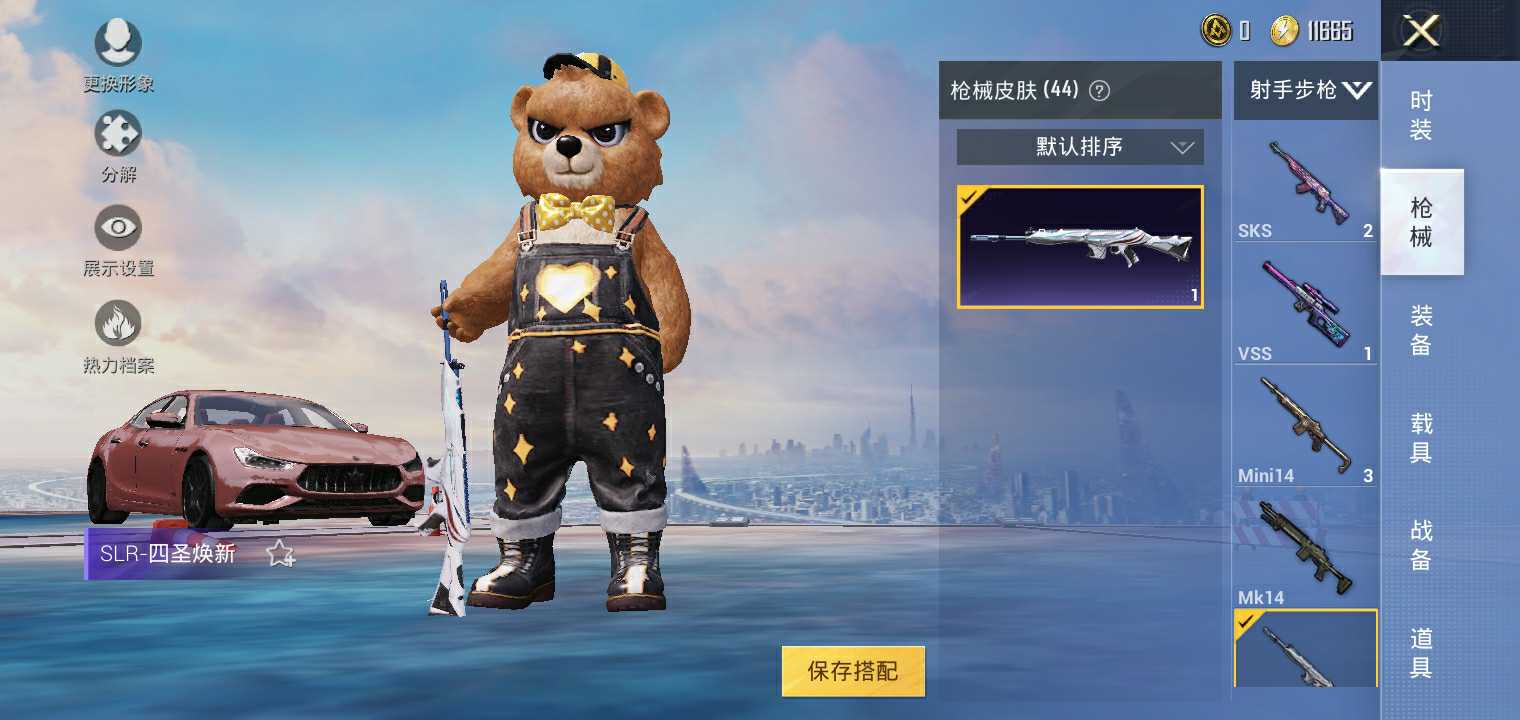
Task: Close the wardrobe with the X button
Action: click(x=1421, y=31)
